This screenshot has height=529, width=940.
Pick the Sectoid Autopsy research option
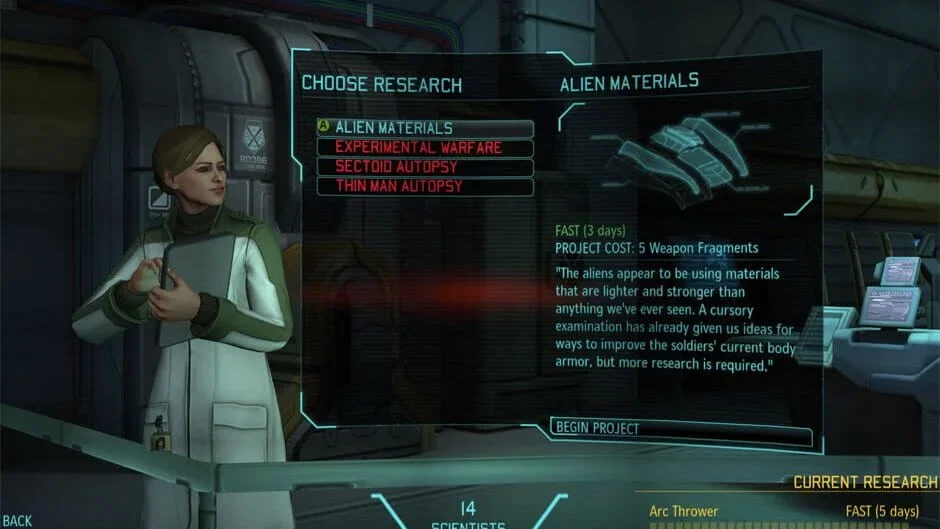tap(425, 167)
